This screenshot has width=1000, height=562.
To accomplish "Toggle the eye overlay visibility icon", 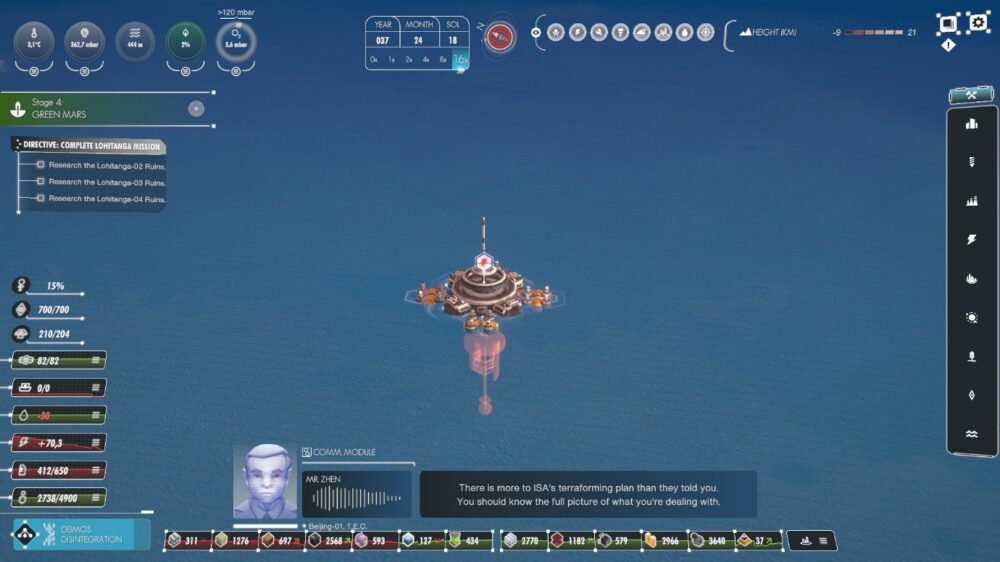I will point(536,32).
